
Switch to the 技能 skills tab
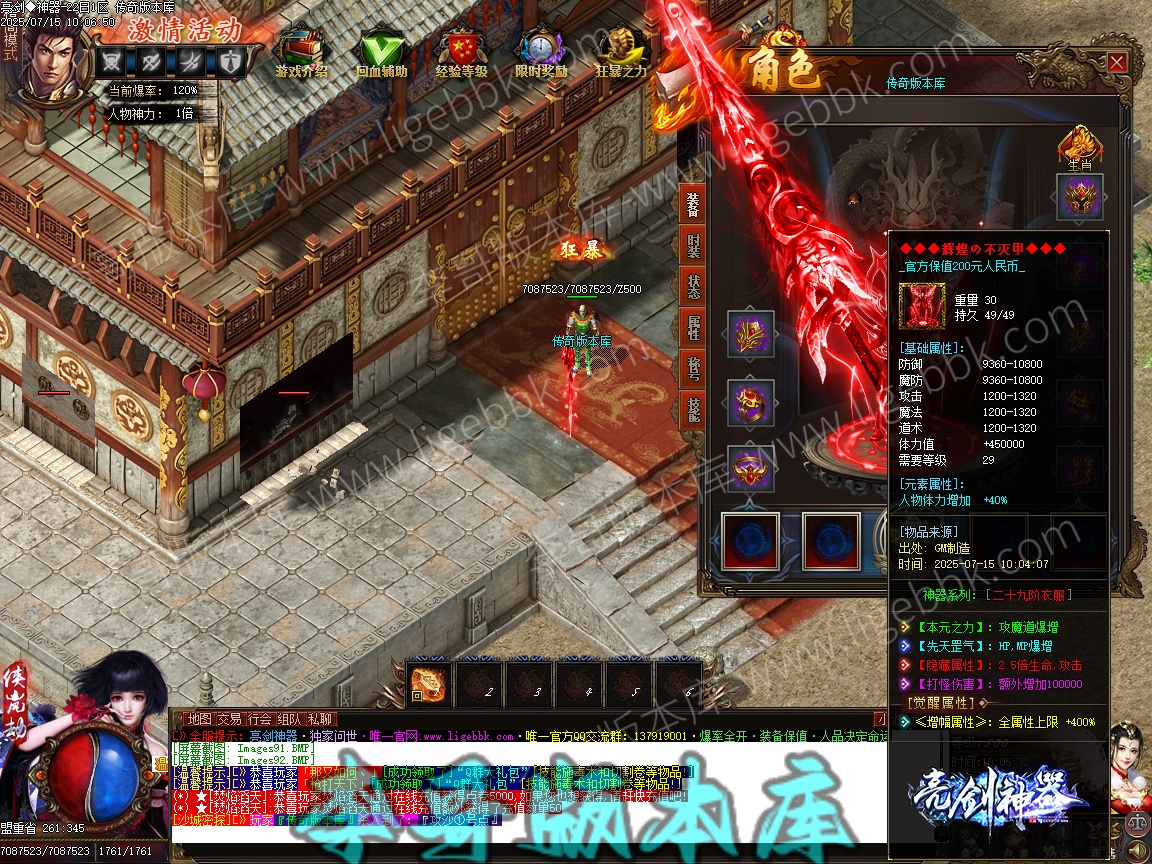[692, 409]
